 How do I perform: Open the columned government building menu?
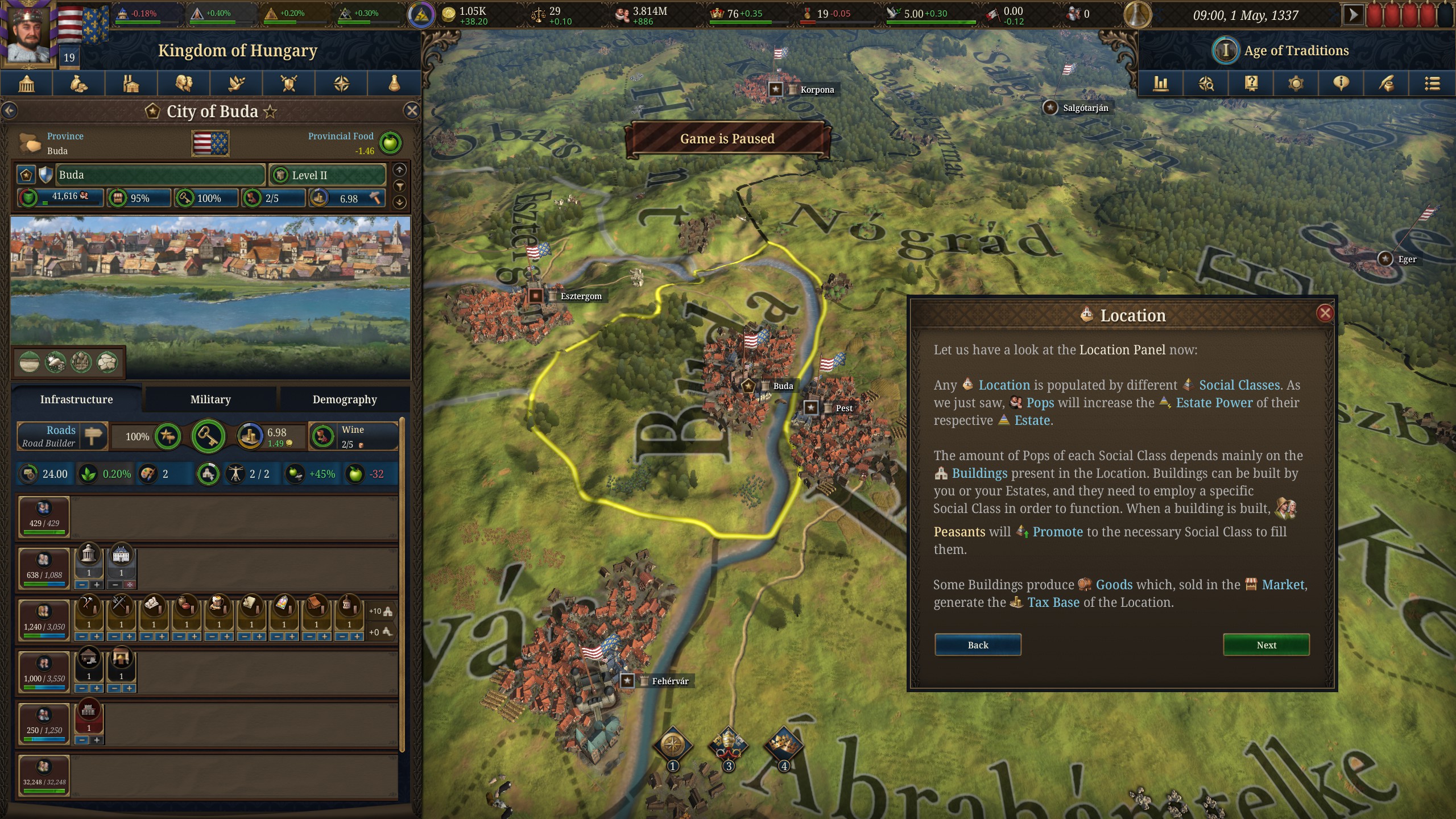(27, 84)
